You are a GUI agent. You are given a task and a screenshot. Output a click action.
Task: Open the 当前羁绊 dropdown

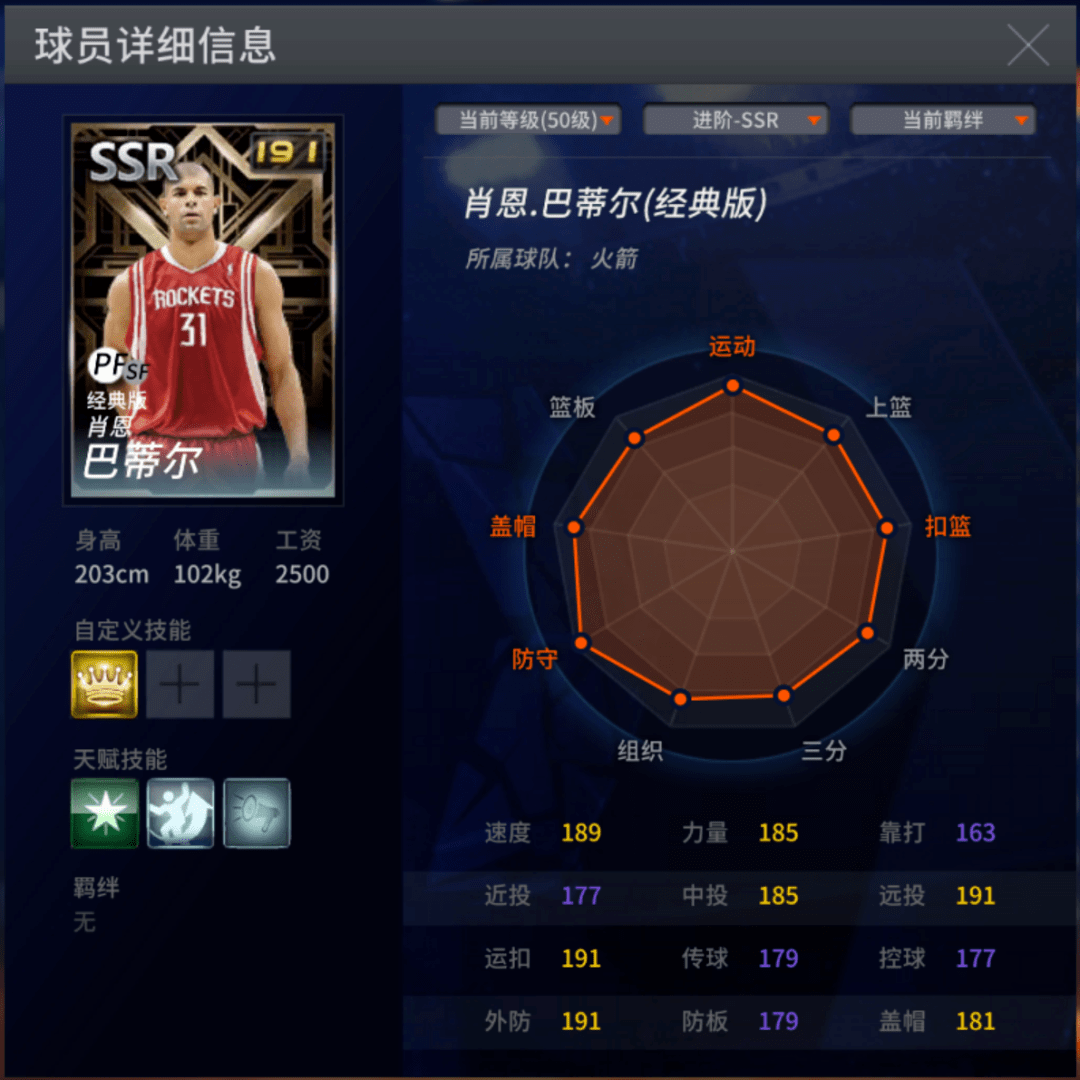(x=943, y=121)
